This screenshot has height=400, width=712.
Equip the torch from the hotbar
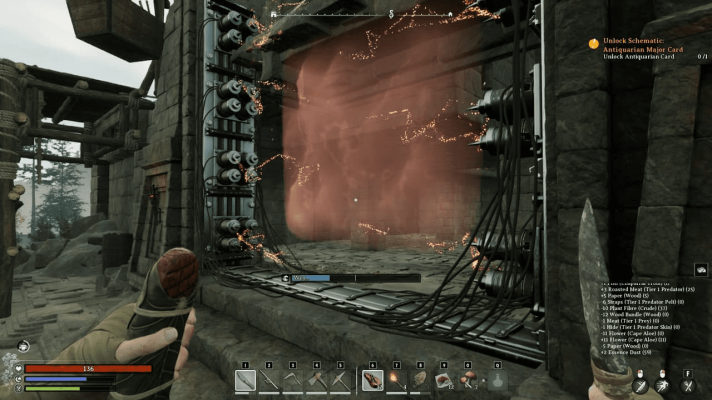pos(396,380)
